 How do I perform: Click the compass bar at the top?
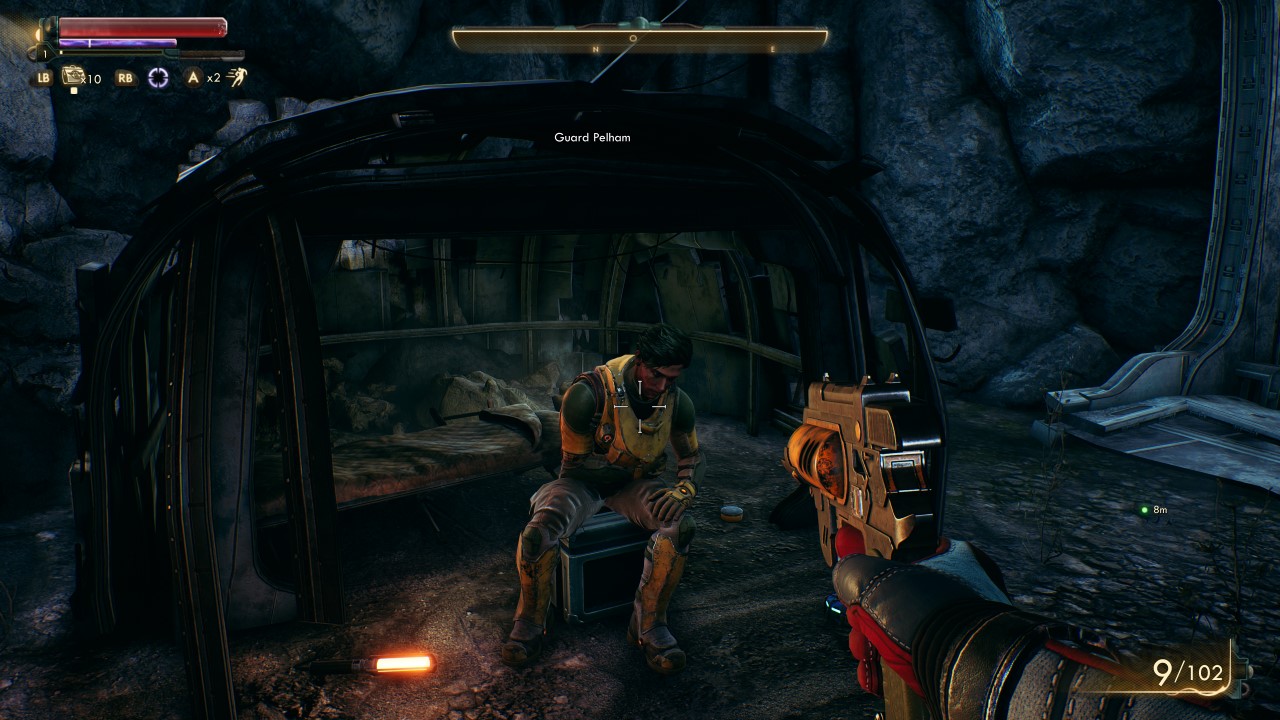(639, 40)
